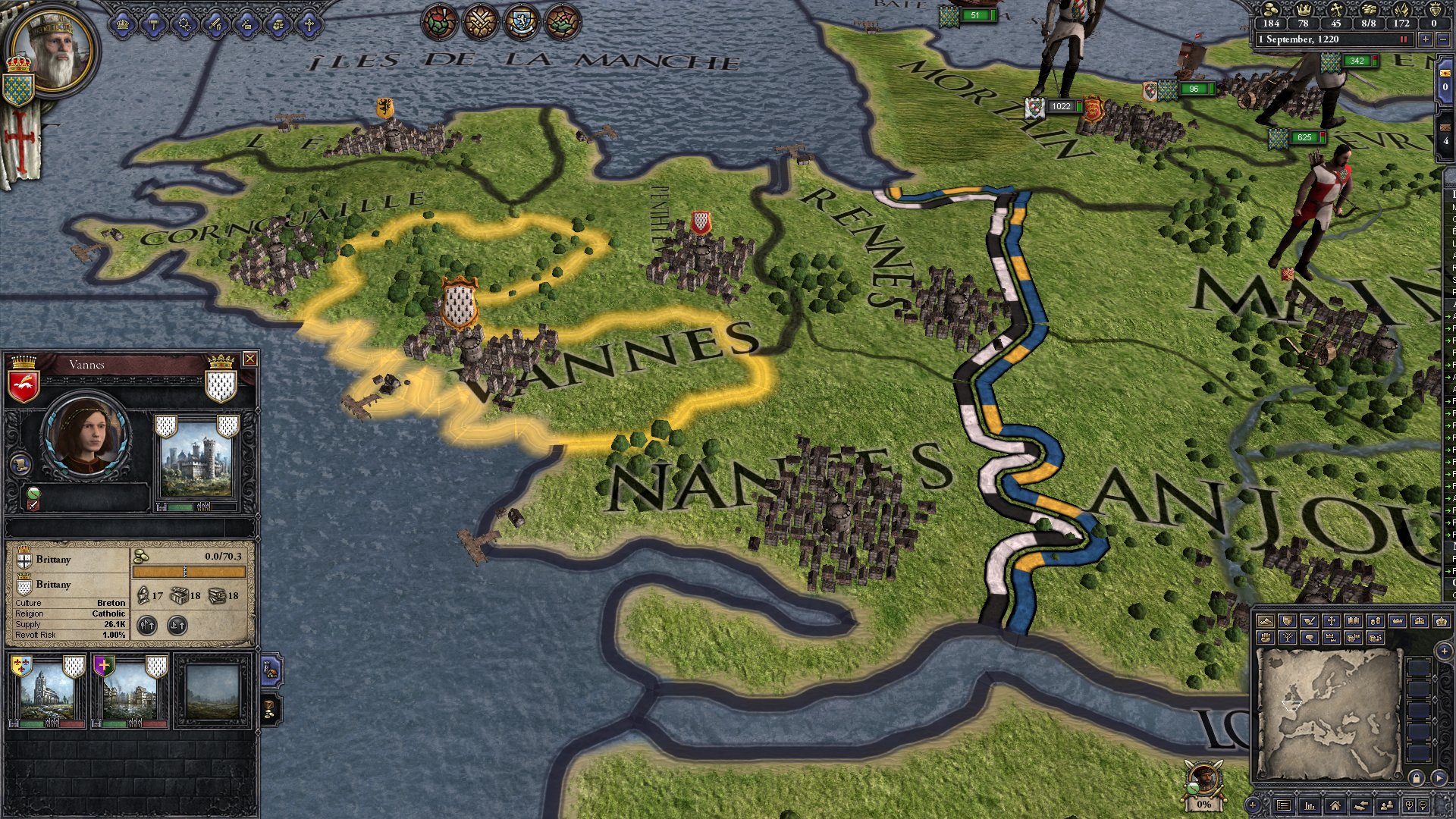Open the Technology tab with hammer icon
Screen dimensions: 1456x819
point(154,24)
